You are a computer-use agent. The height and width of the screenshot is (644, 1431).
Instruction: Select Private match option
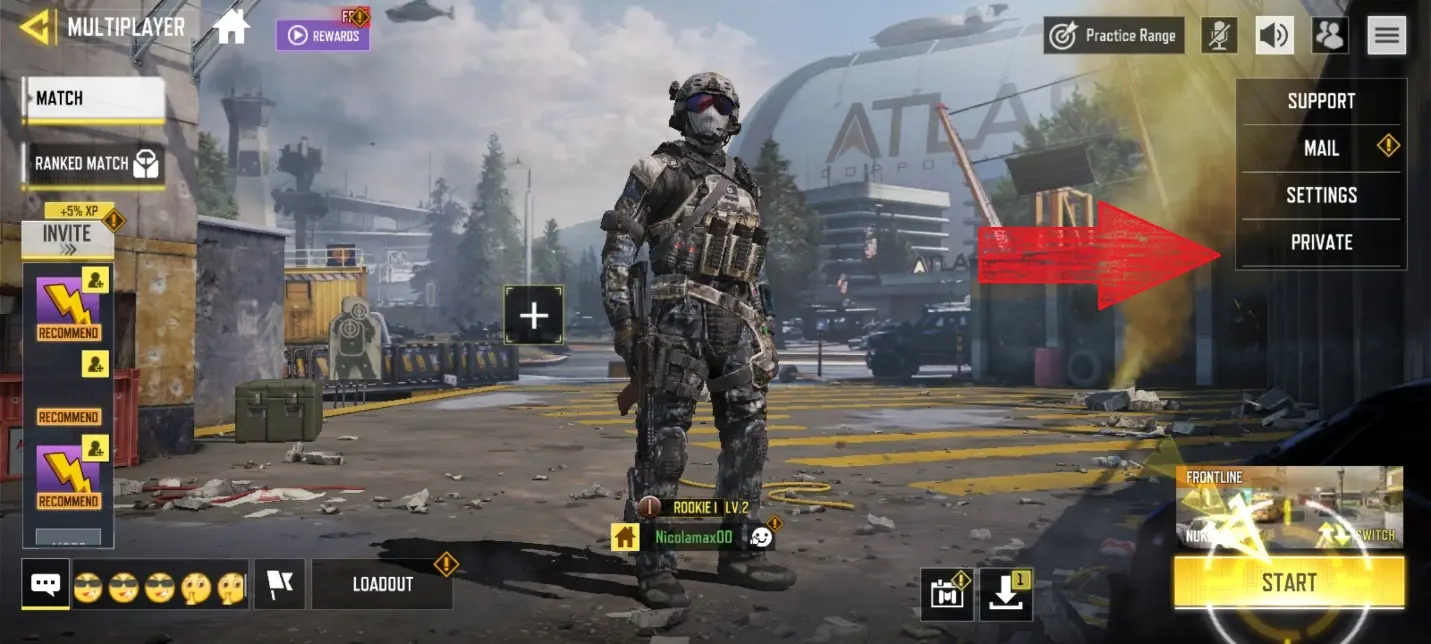1321,242
